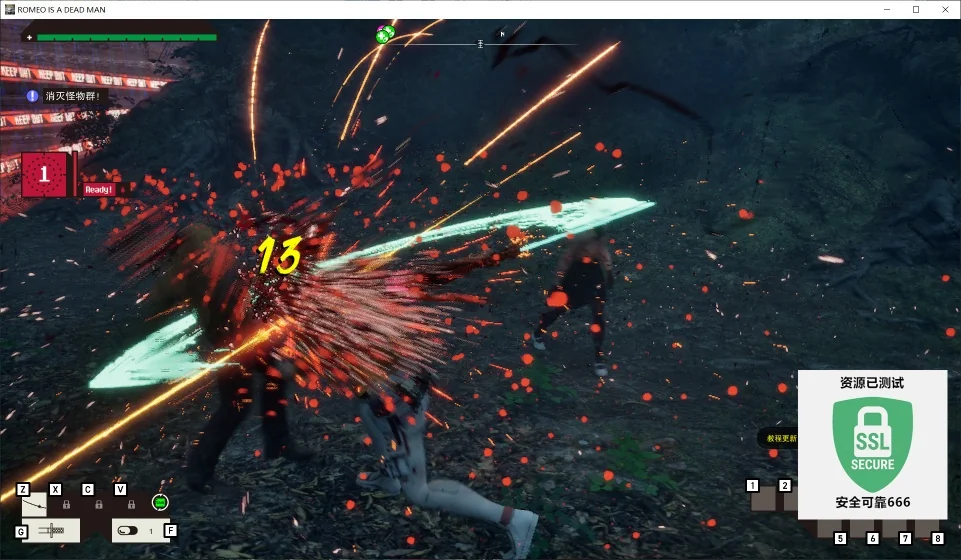Screen dimensions: 961x560
Task: Use the consumable item slot labeled F
Action: pos(139,530)
